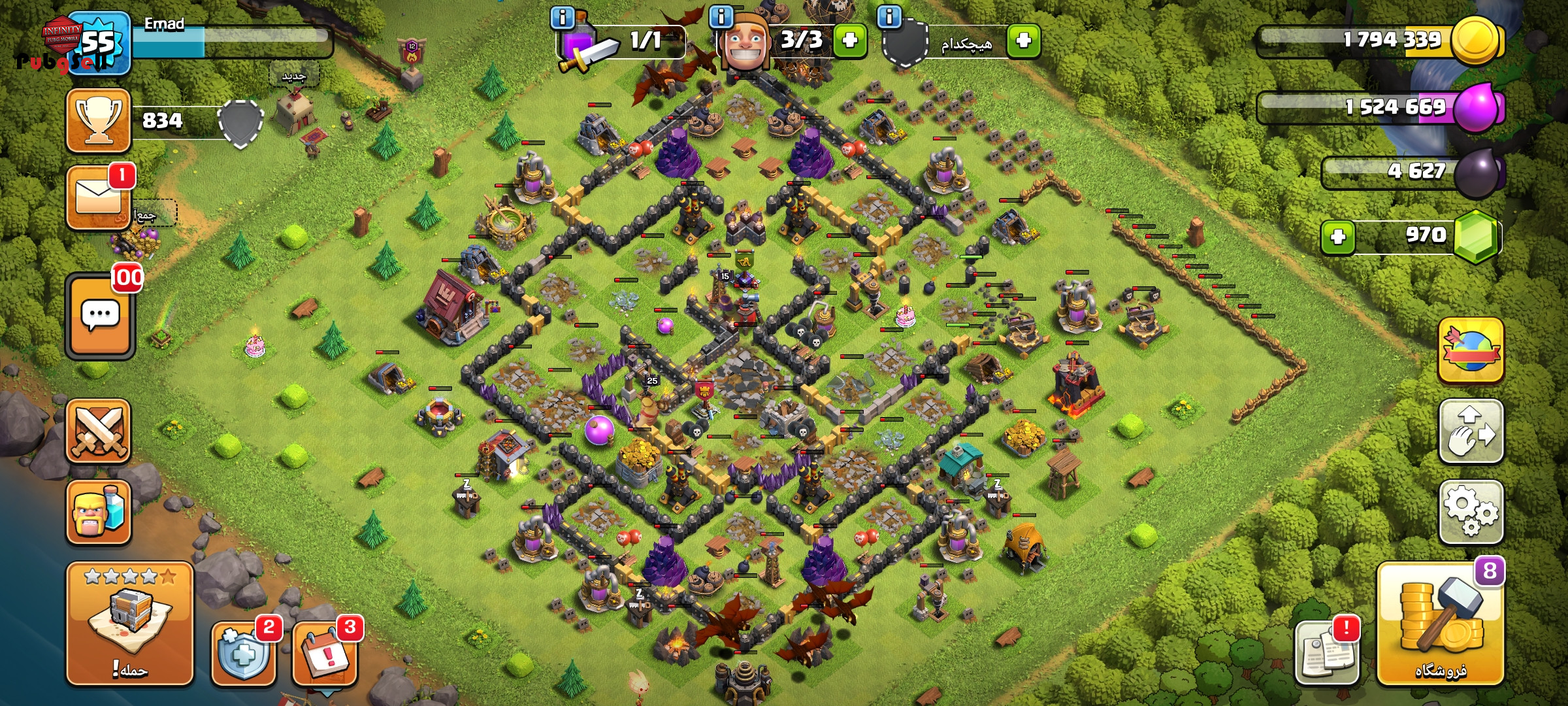Open the trophy ranking button
Viewport: 1568px width, 706px height.
99,120
